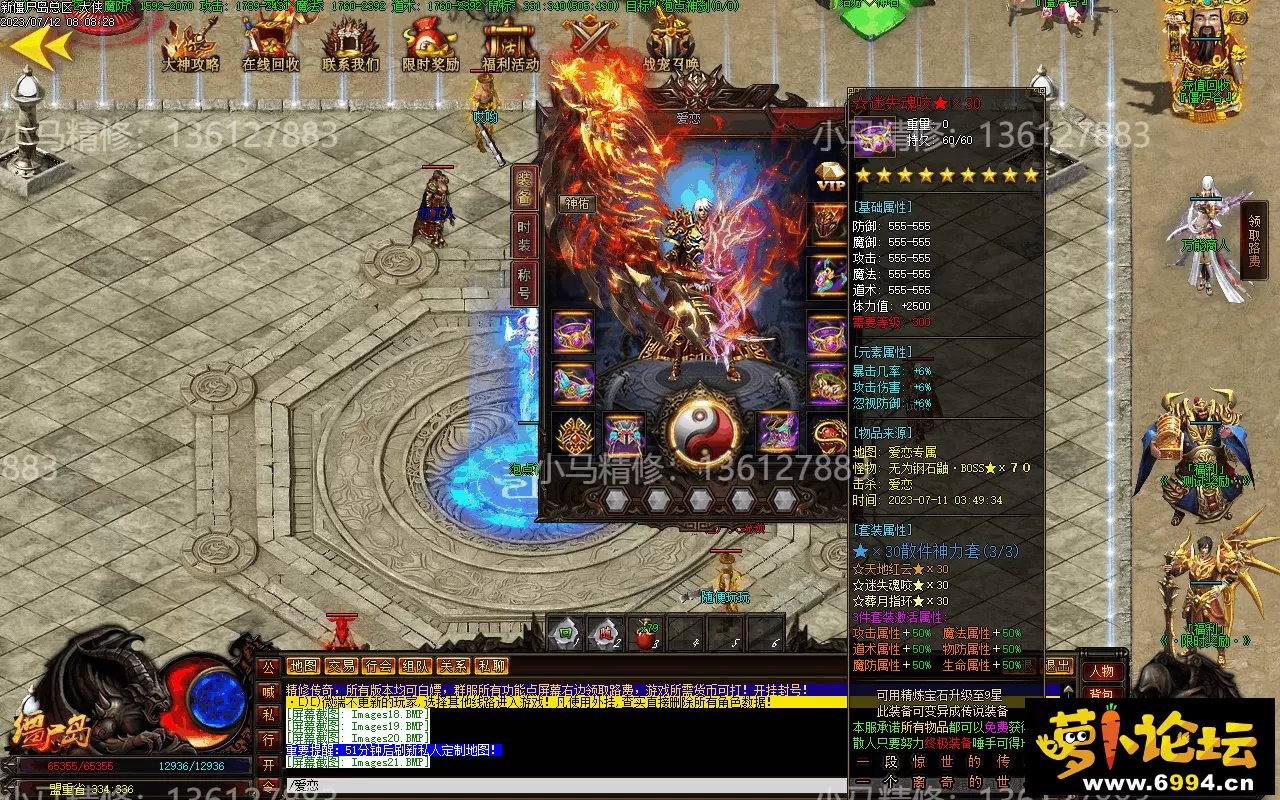Focus the chat input field

click(x=560, y=786)
